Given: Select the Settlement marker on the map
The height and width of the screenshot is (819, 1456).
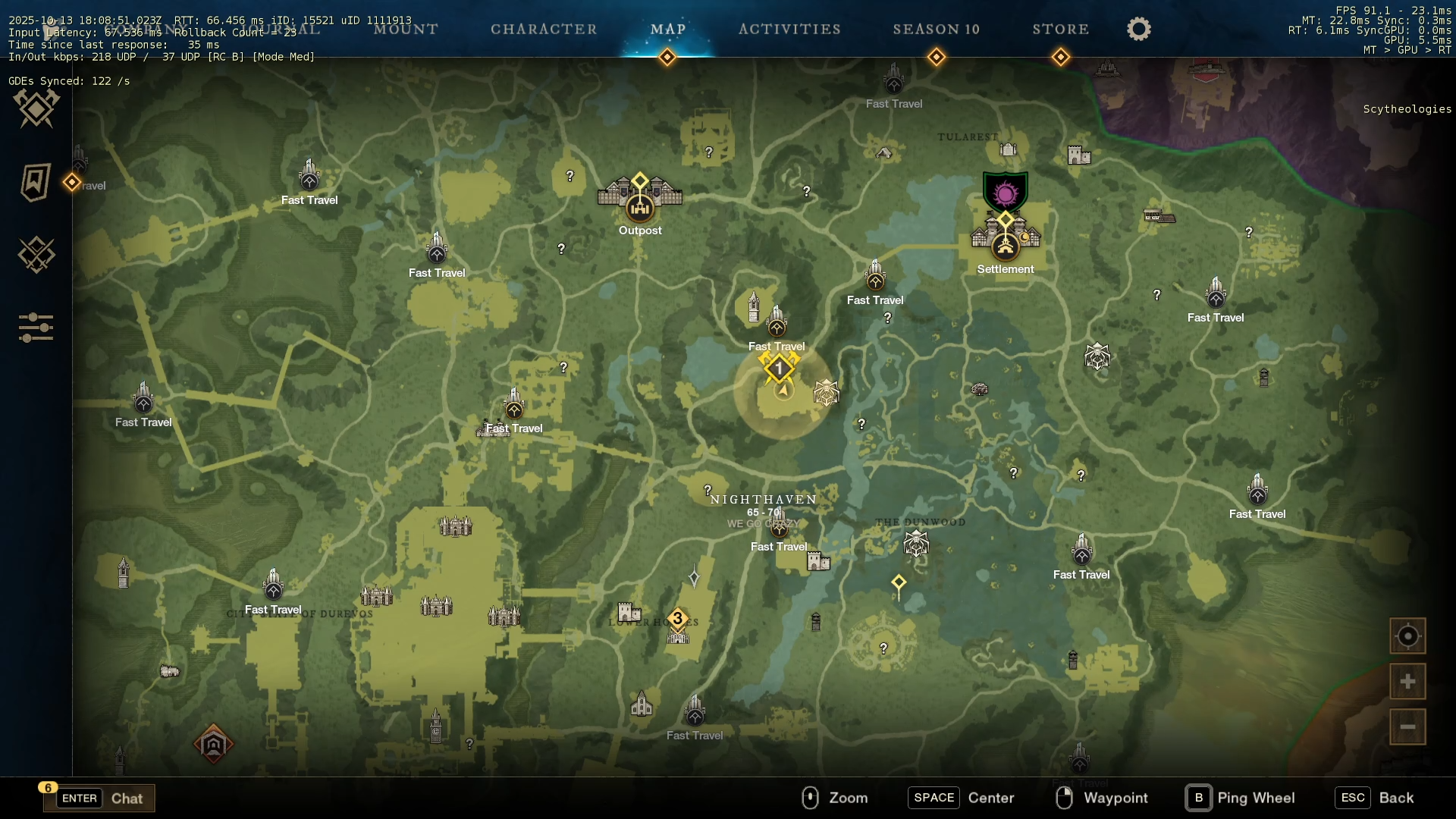Looking at the screenshot, I should point(1006,245).
